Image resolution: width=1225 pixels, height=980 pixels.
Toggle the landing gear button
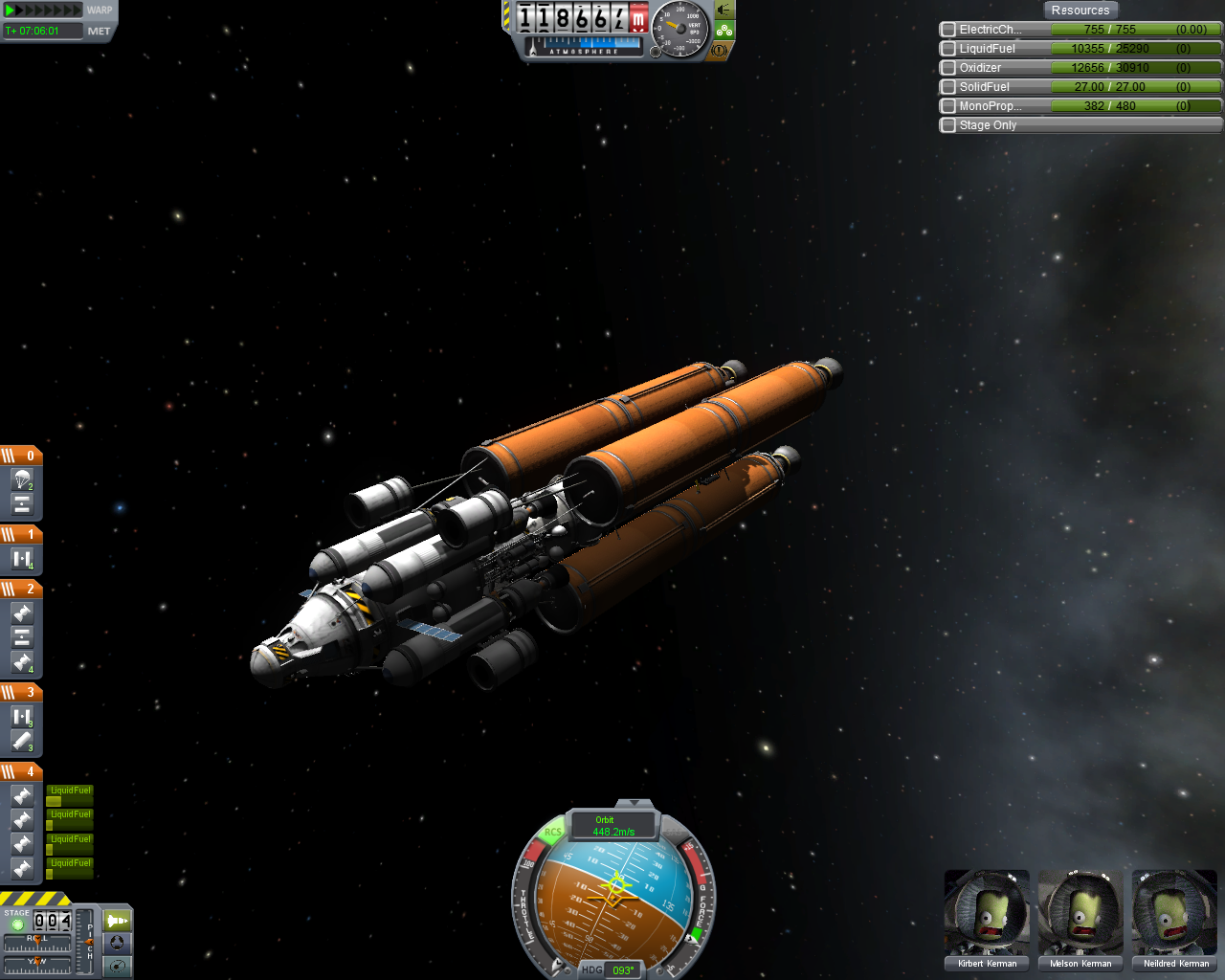coord(724,30)
